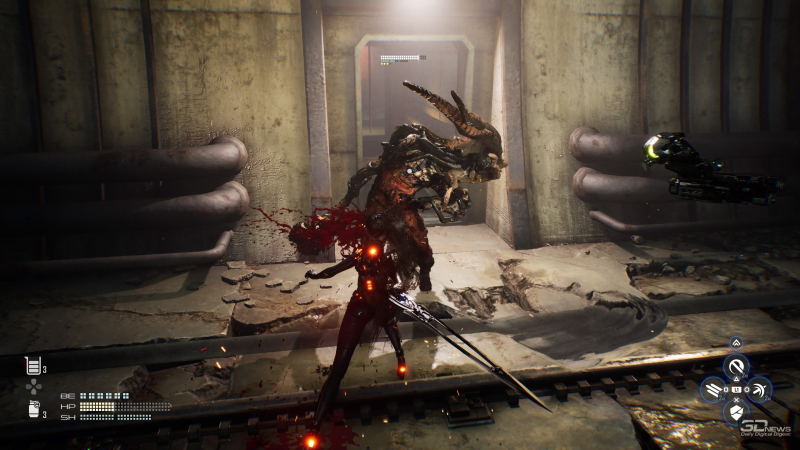Click the double chevron icon above the skills
Image resolution: width=800 pixels, height=450 pixels.
pyautogui.click(x=736, y=343)
